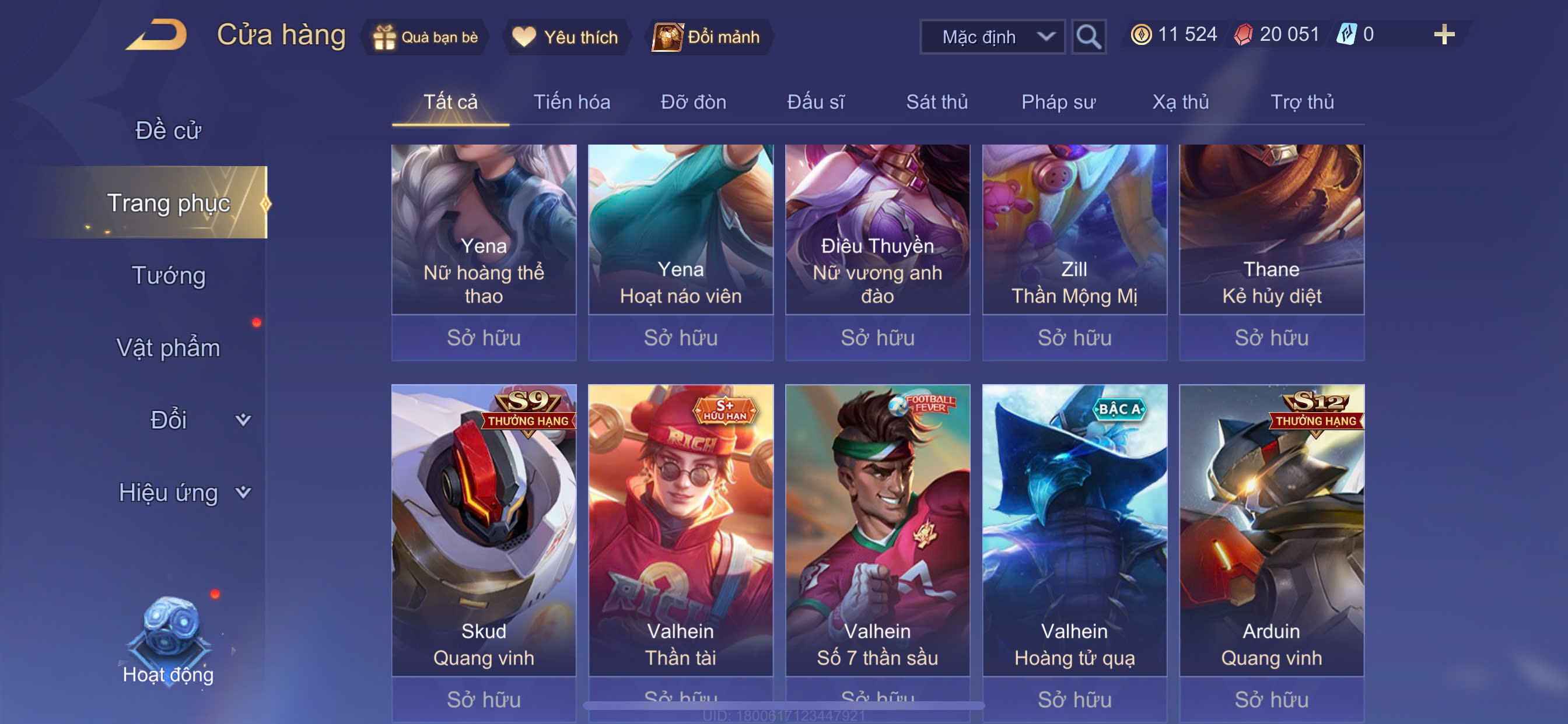Open the Đề cử shop section
This screenshot has width=1568, height=724.
click(168, 130)
